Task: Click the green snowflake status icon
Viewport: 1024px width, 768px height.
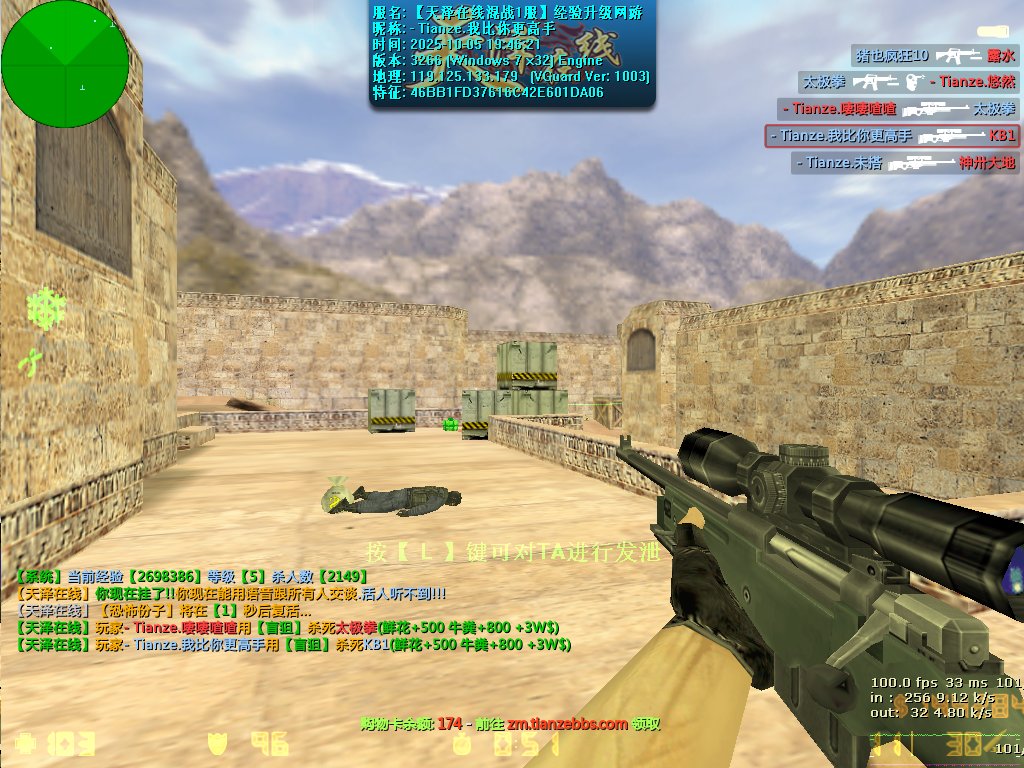Action: (x=45, y=308)
